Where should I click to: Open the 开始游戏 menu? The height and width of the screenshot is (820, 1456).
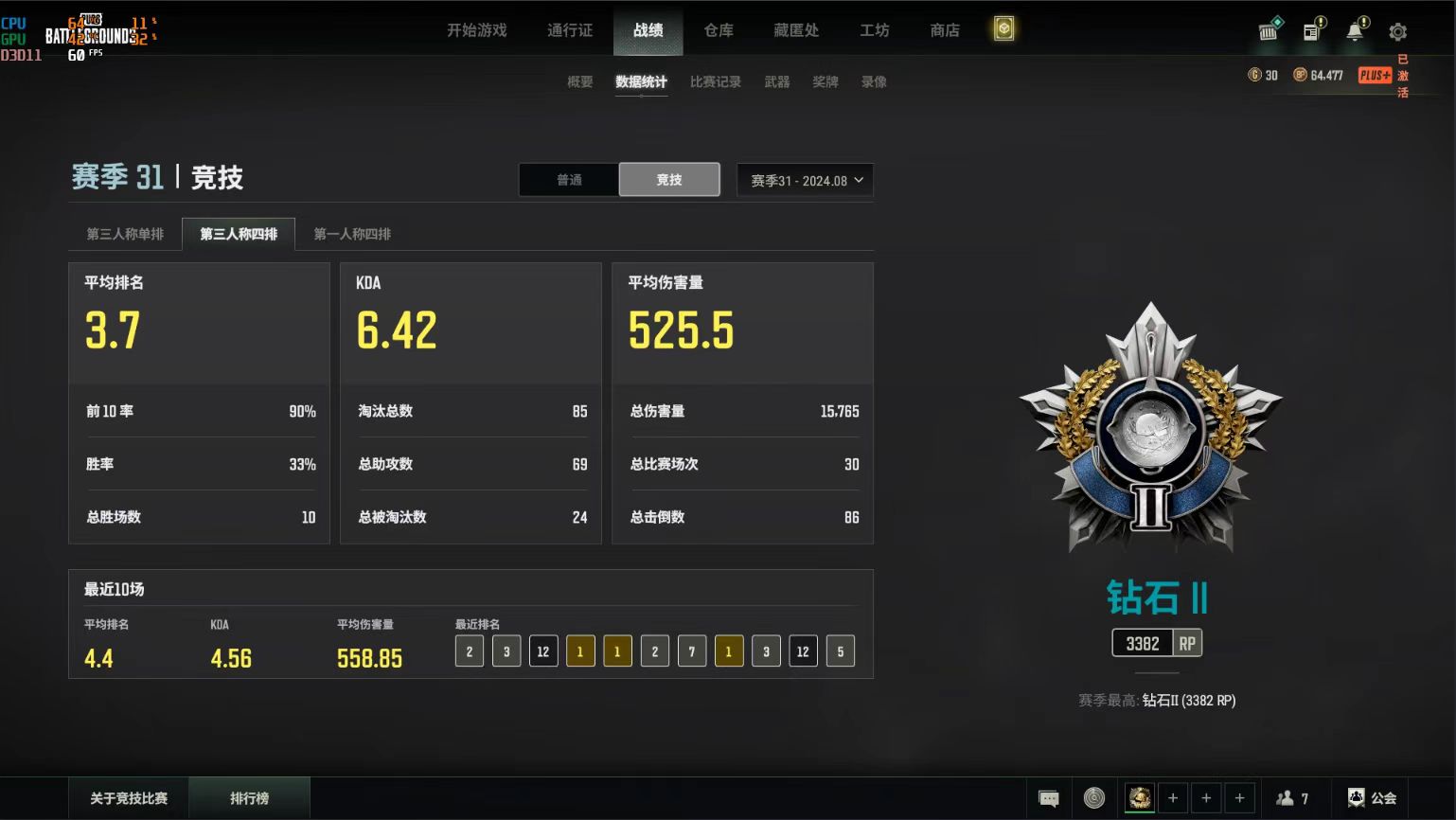(x=476, y=30)
